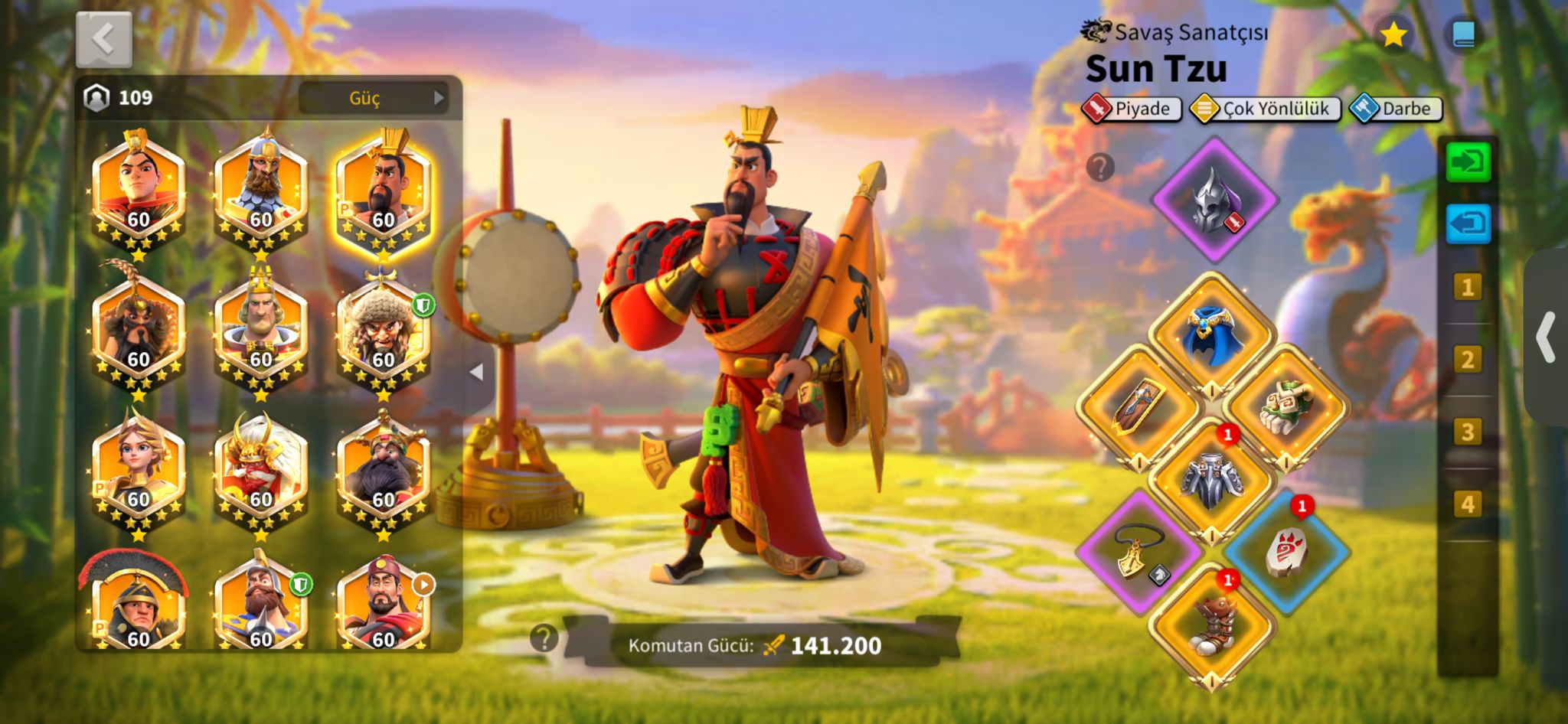Show help for Komutan Gücü

(544, 638)
